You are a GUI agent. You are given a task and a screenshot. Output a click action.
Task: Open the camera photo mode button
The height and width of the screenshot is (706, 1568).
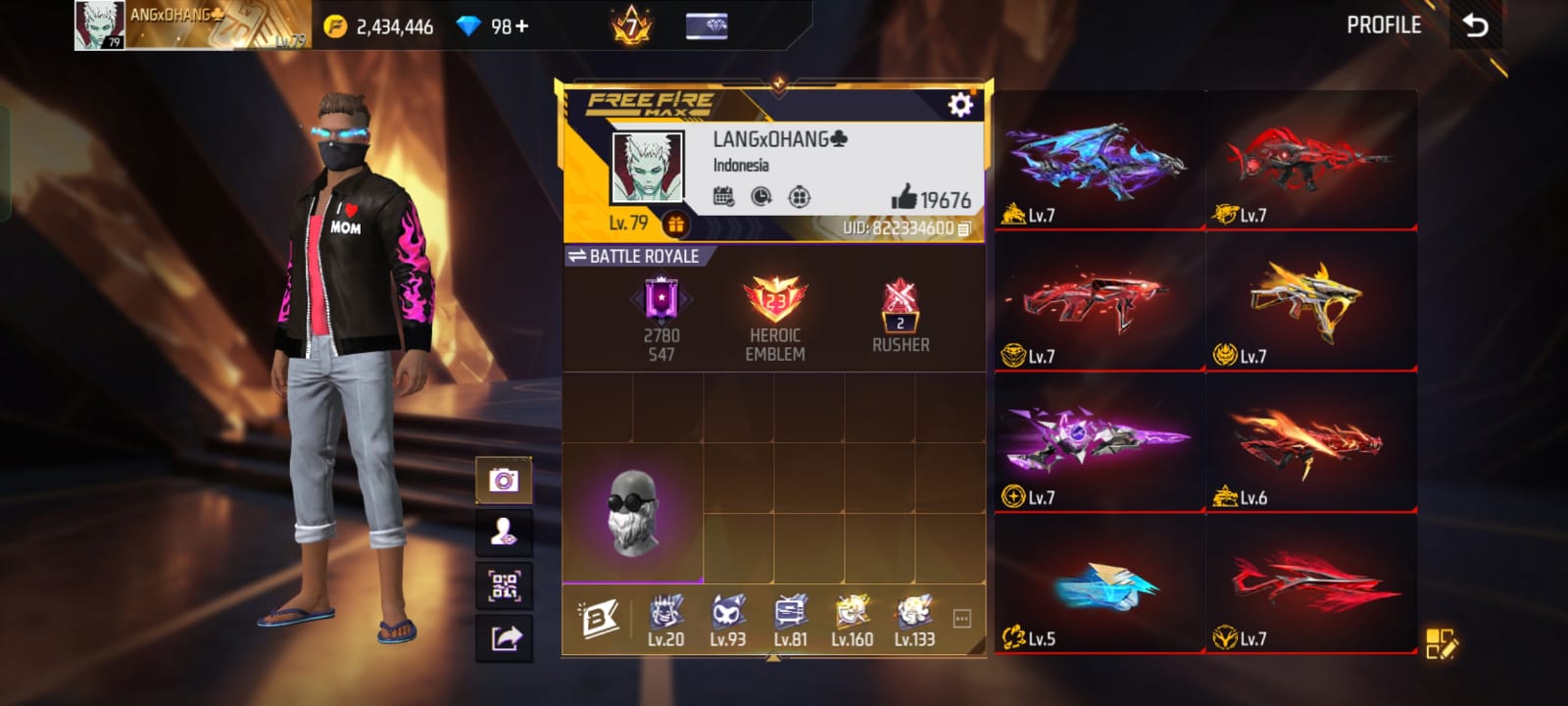(504, 479)
